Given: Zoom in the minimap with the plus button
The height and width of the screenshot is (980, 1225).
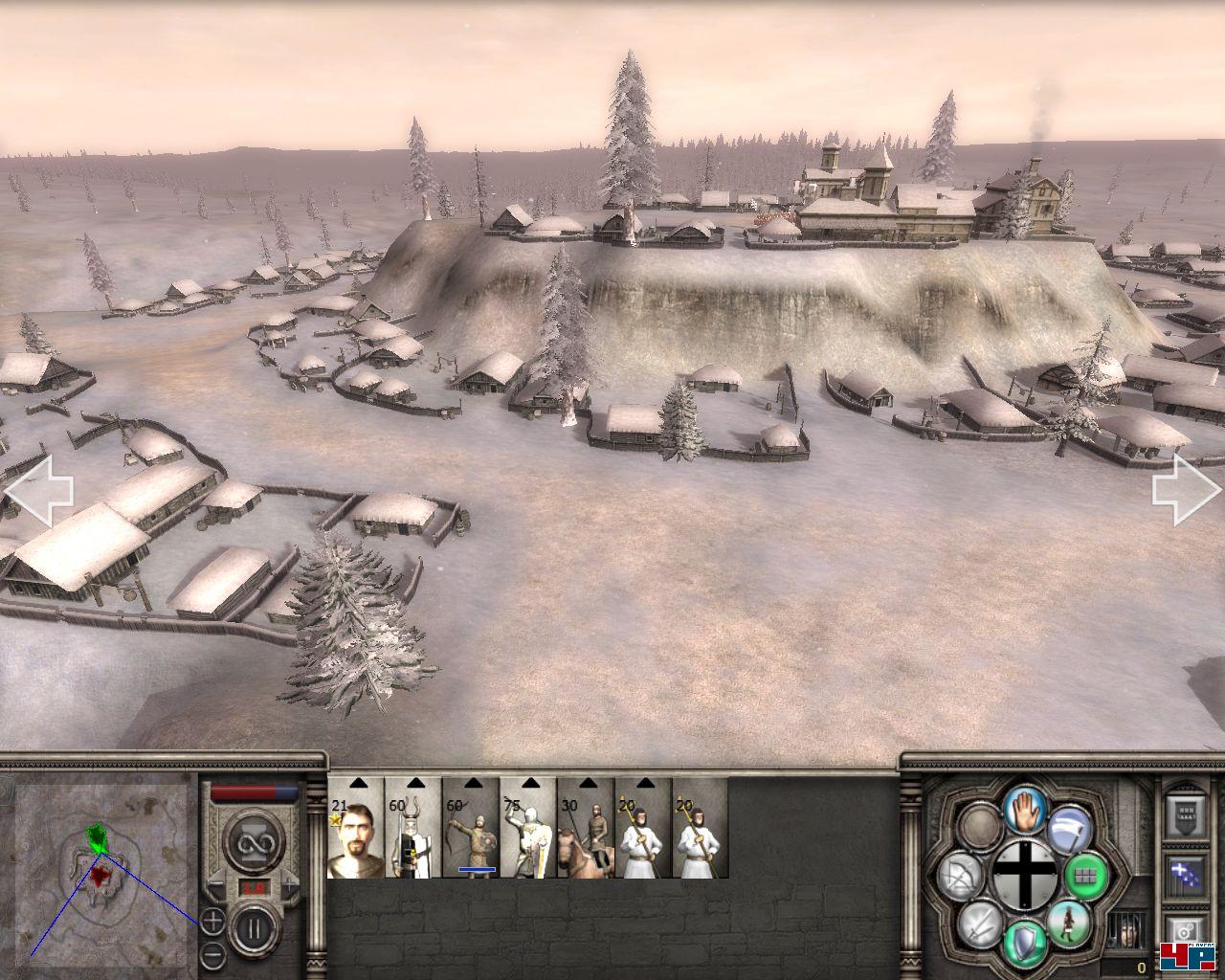Looking at the screenshot, I should point(213,922).
